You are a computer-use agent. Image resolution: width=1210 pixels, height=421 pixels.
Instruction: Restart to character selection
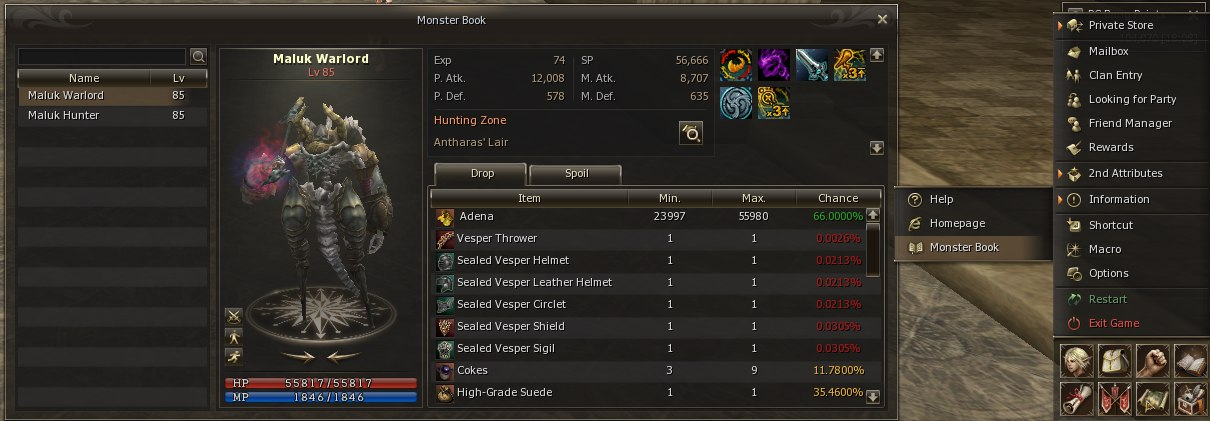pos(1107,299)
